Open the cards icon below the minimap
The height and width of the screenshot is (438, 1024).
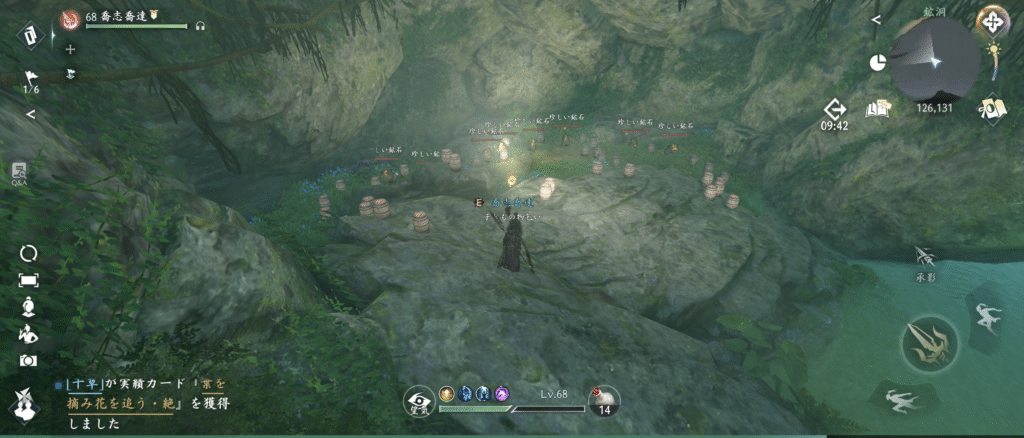point(993,108)
